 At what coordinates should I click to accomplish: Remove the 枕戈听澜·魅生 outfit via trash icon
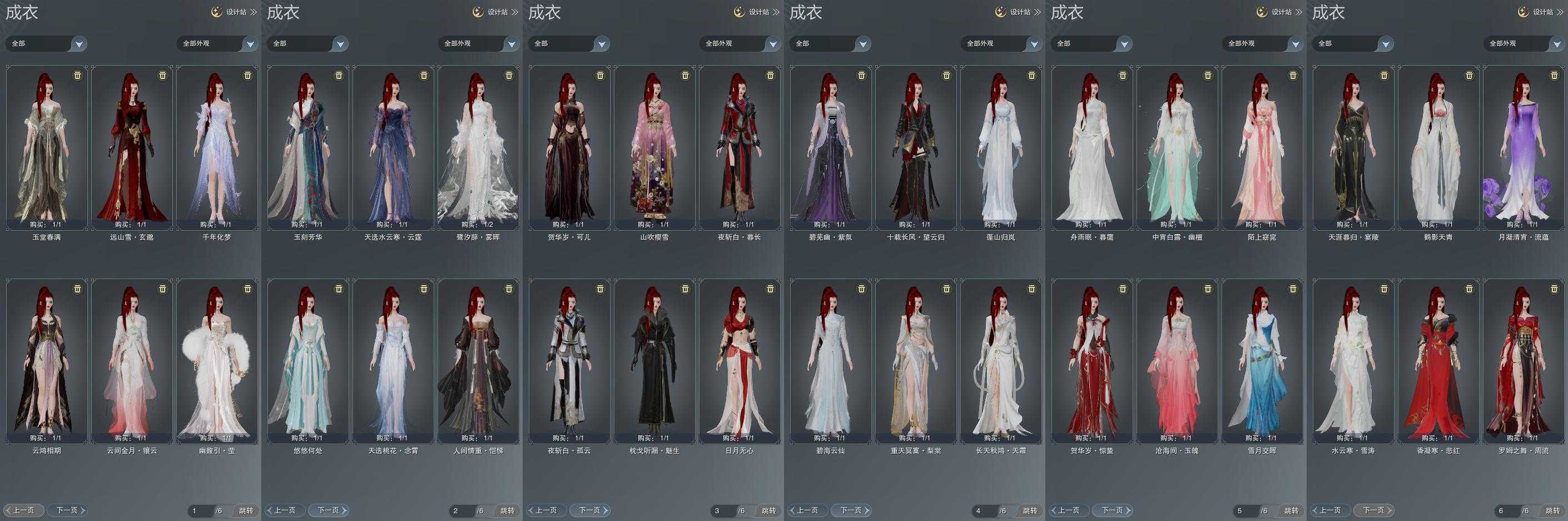(x=686, y=289)
